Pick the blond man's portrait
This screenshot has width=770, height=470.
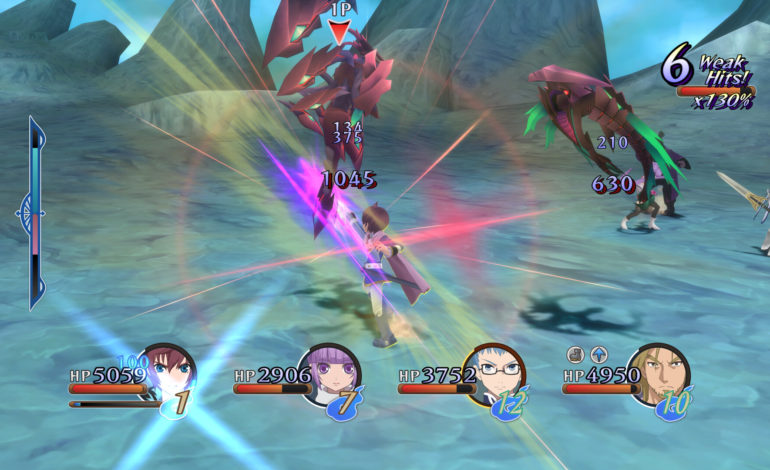659,374
